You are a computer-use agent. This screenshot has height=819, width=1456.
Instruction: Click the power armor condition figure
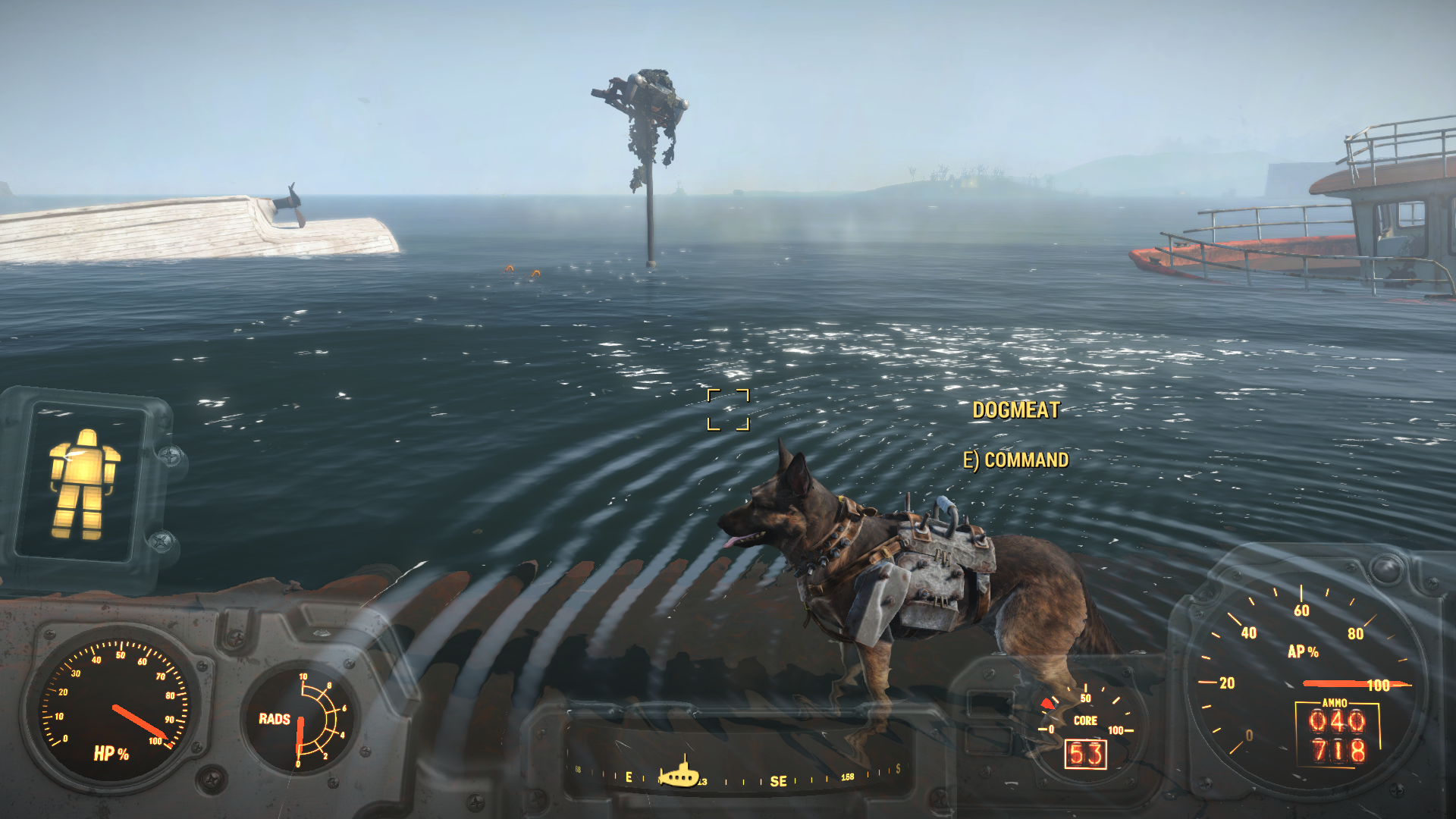pos(83,483)
